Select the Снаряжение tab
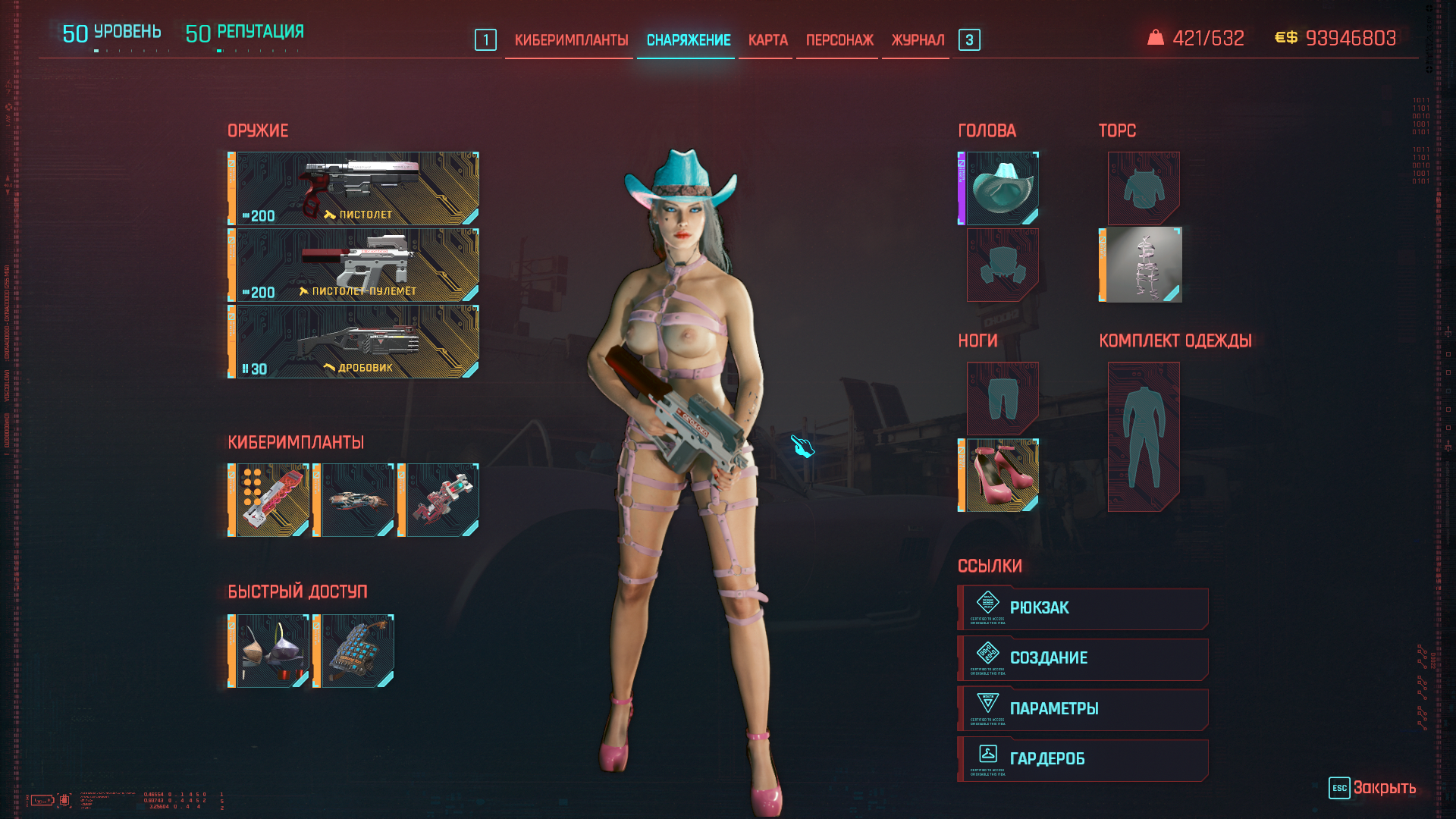 tap(688, 40)
